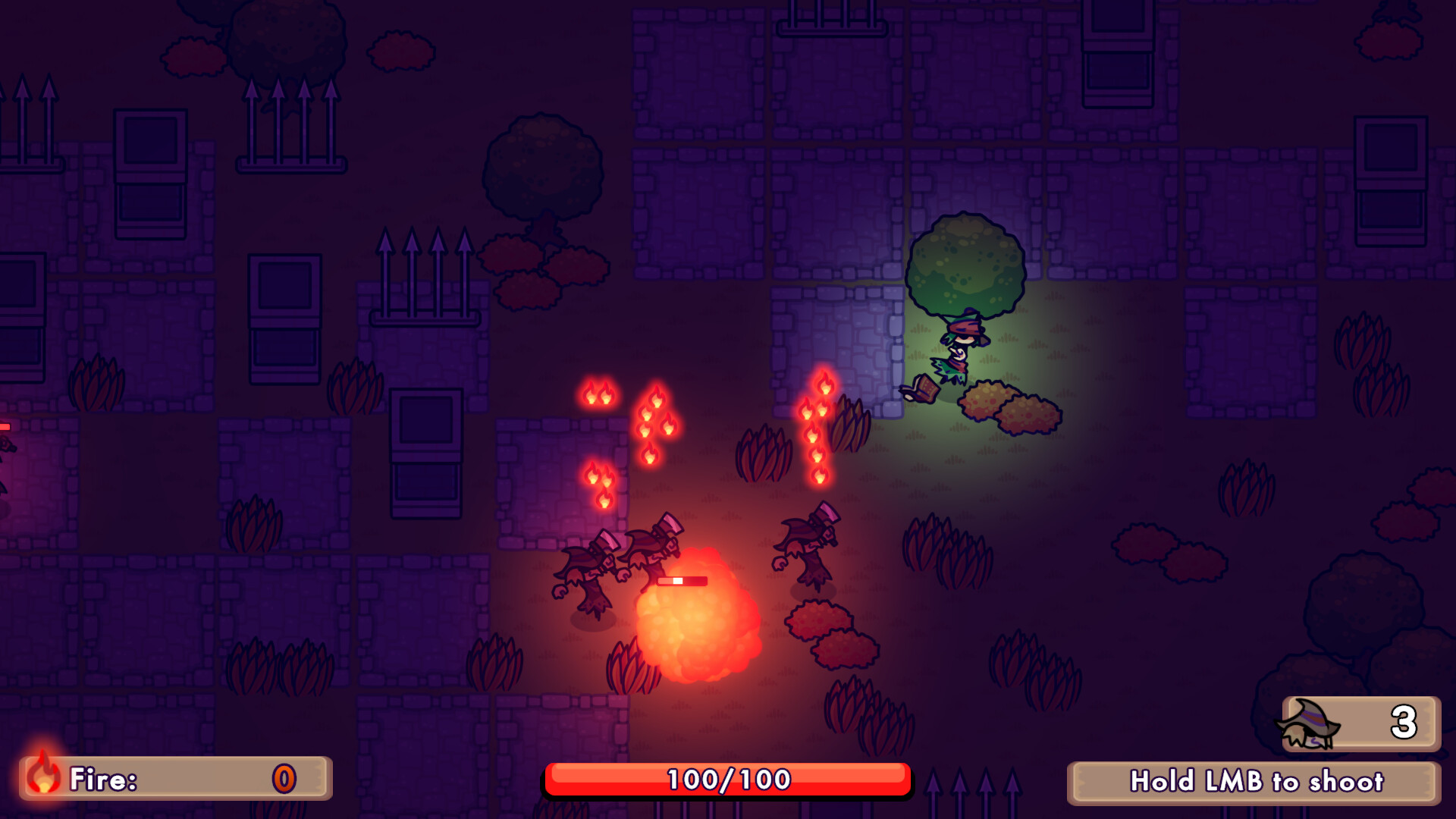
Task: Click the red health bar at screen bottom
Action: (x=726, y=777)
